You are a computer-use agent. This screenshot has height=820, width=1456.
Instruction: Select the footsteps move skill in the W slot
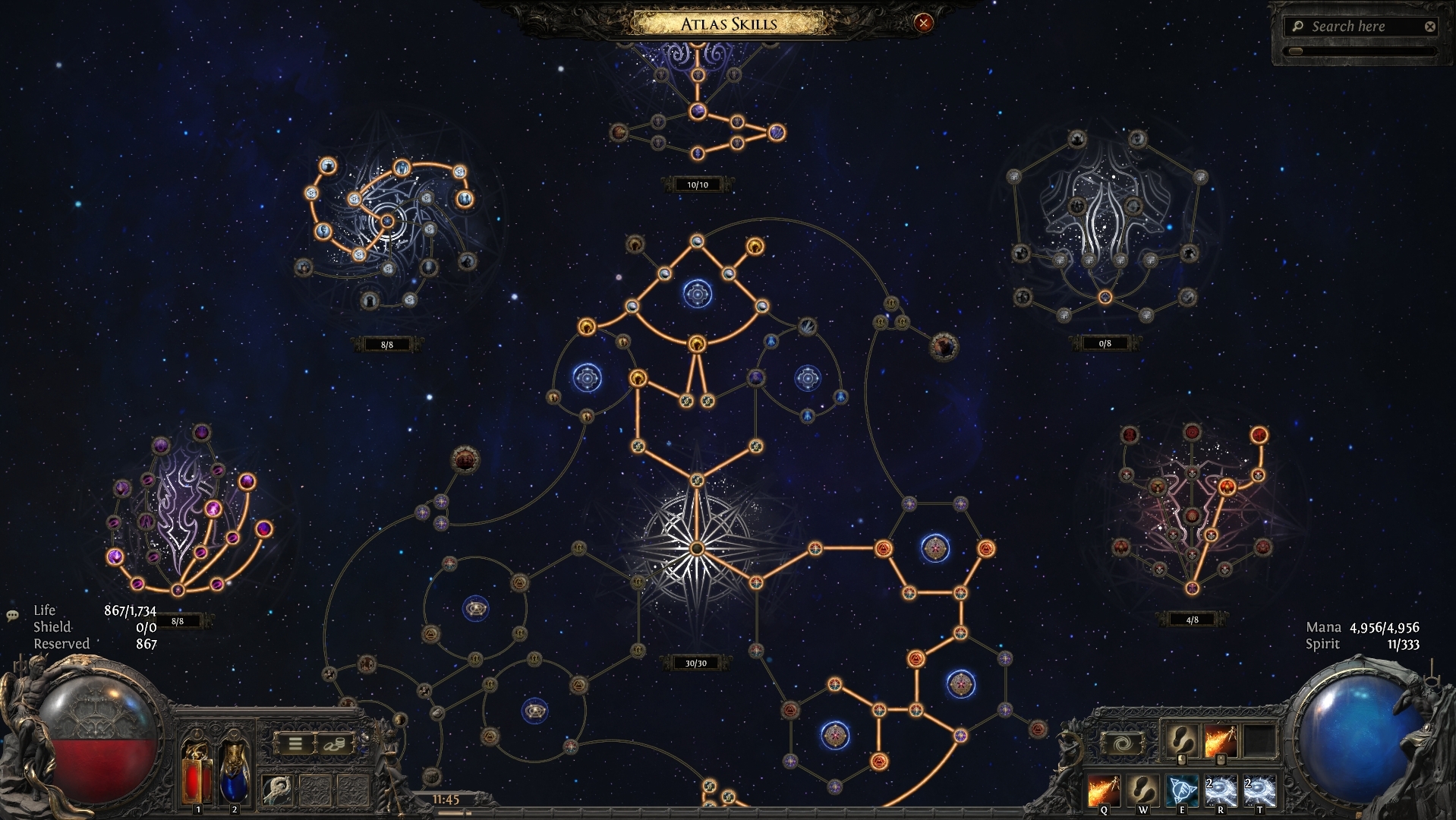(1142, 790)
